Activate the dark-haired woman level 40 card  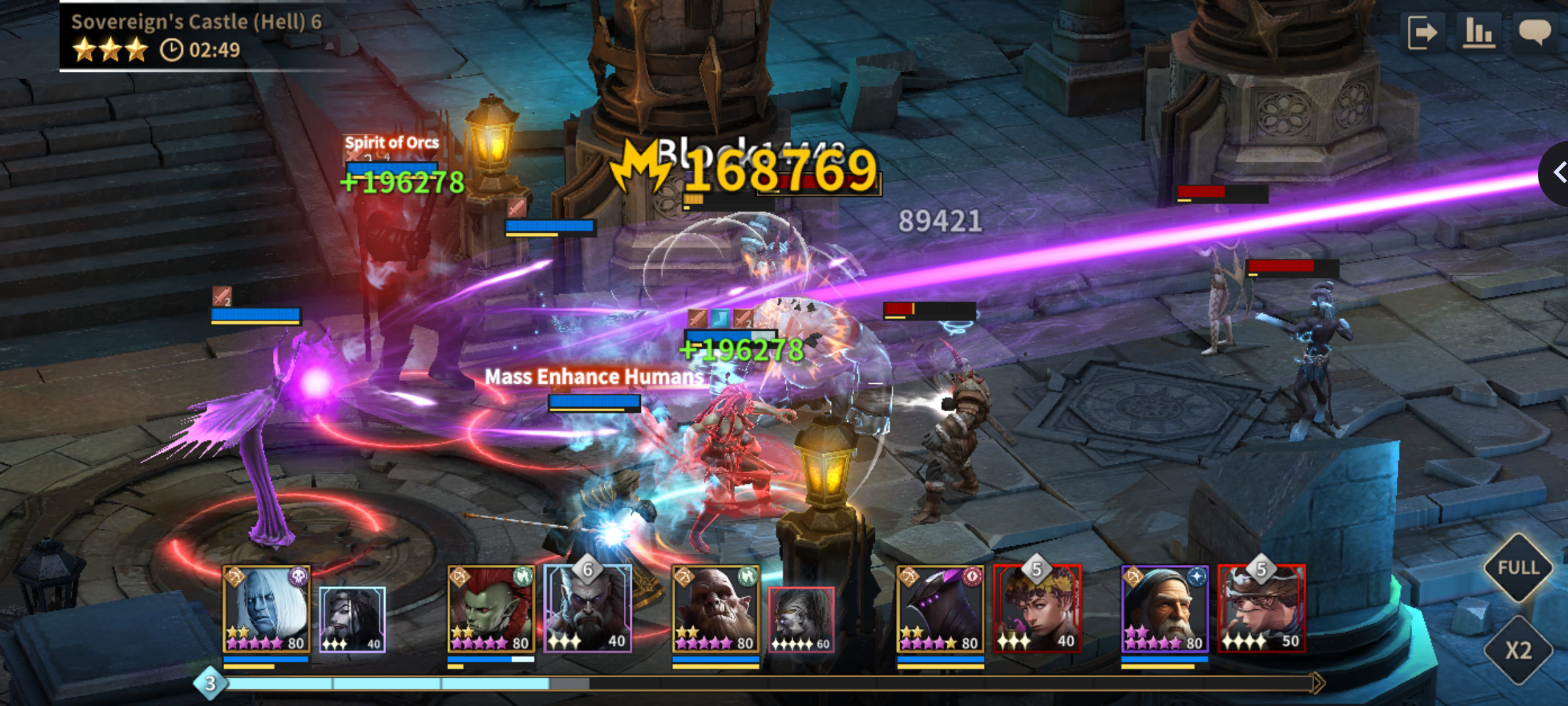352,619
